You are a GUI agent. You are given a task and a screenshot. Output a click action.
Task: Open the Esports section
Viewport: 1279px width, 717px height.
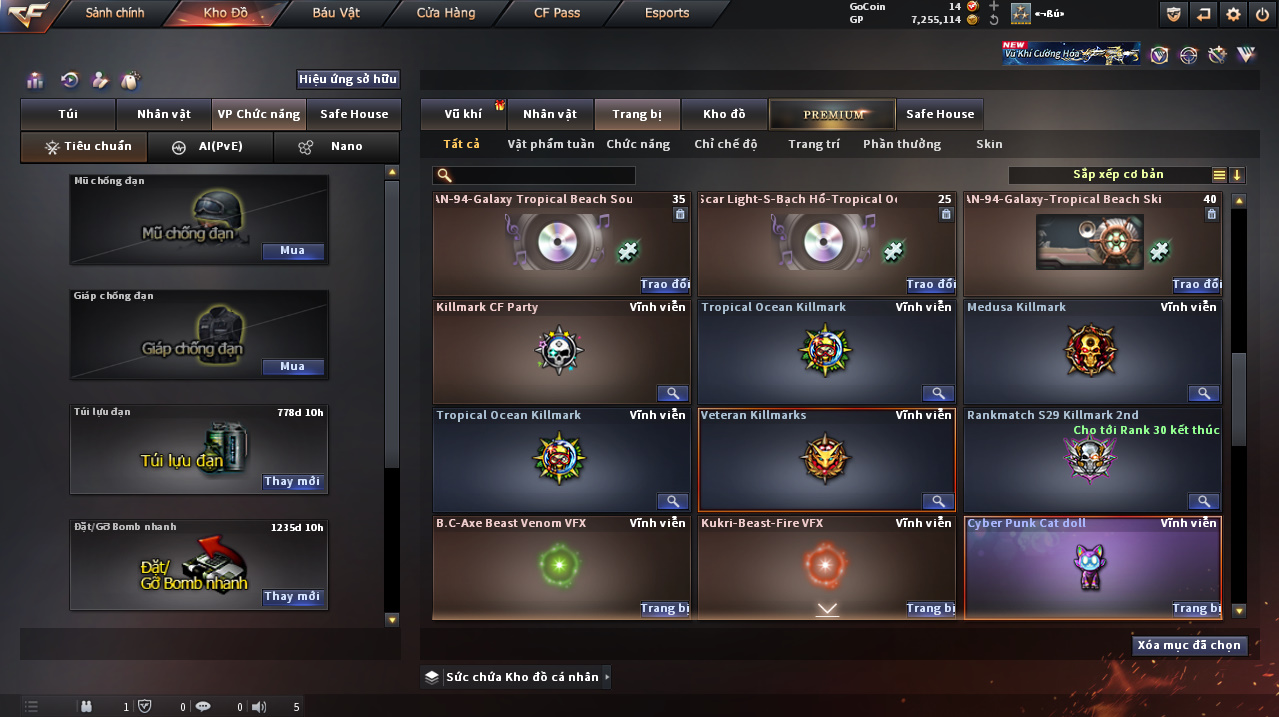pos(667,13)
